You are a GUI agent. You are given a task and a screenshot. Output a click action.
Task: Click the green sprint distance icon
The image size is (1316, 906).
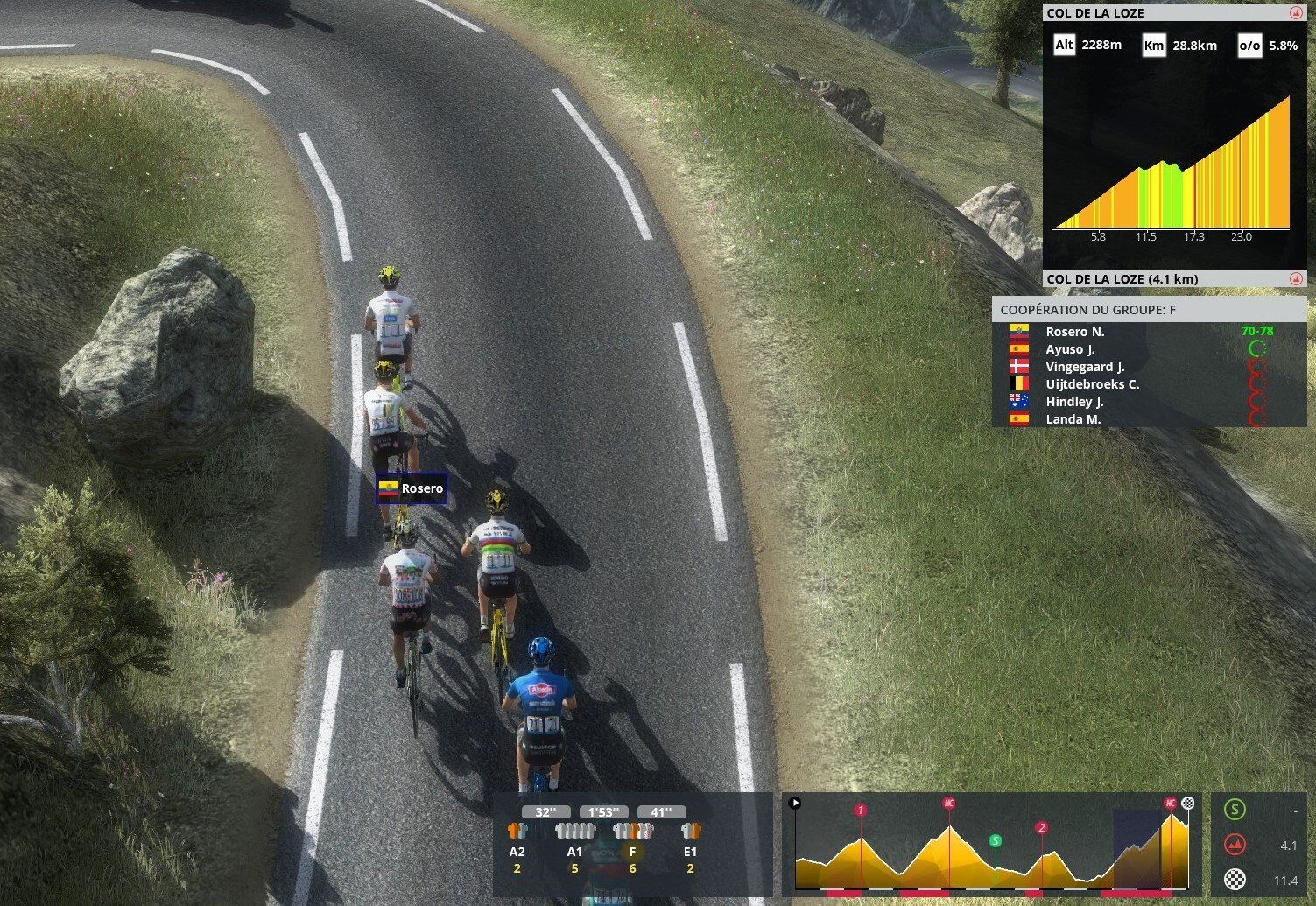click(x=1235, y=810)
